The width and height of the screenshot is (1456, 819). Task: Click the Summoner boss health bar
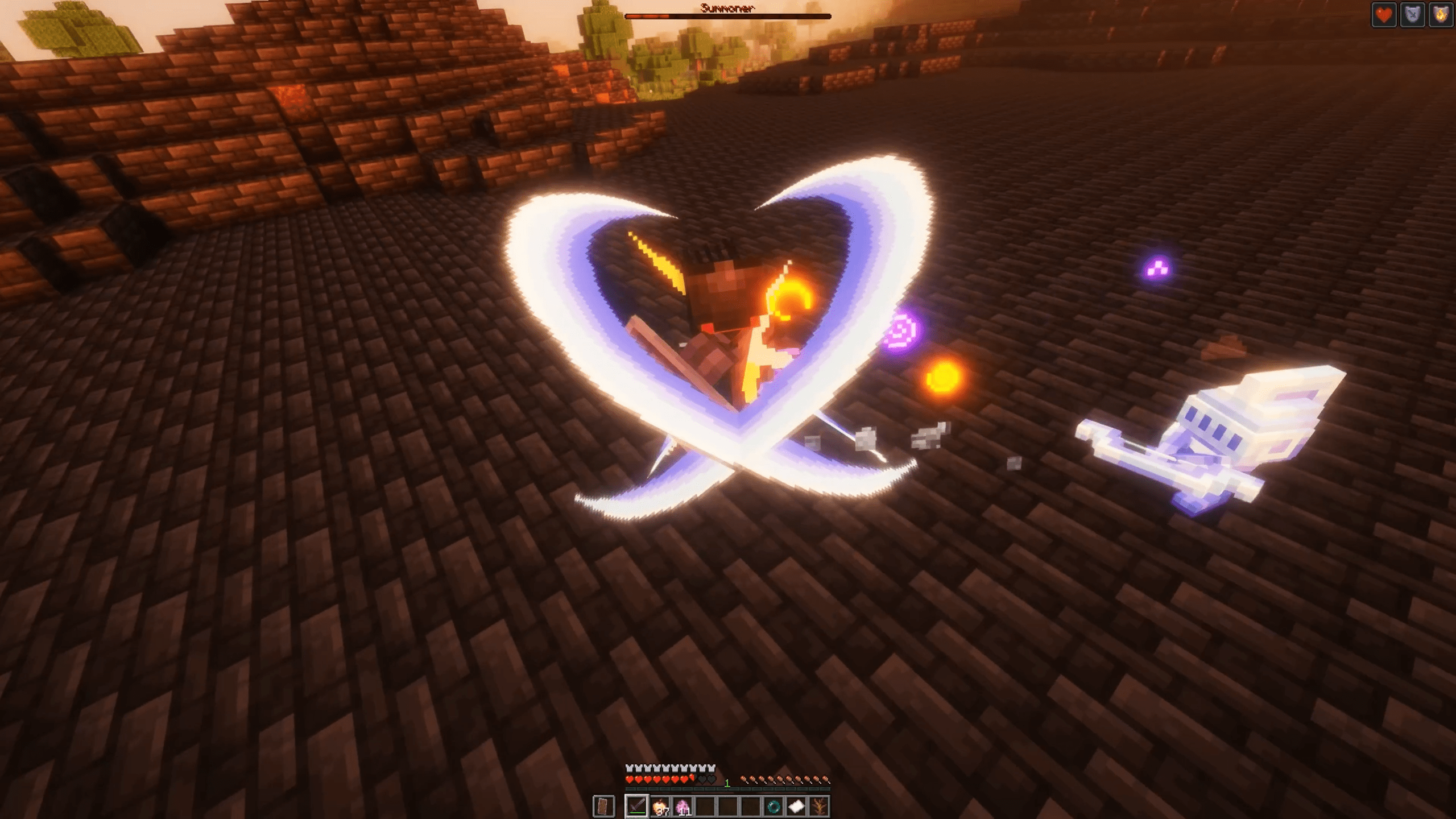(x=722, y=16)
